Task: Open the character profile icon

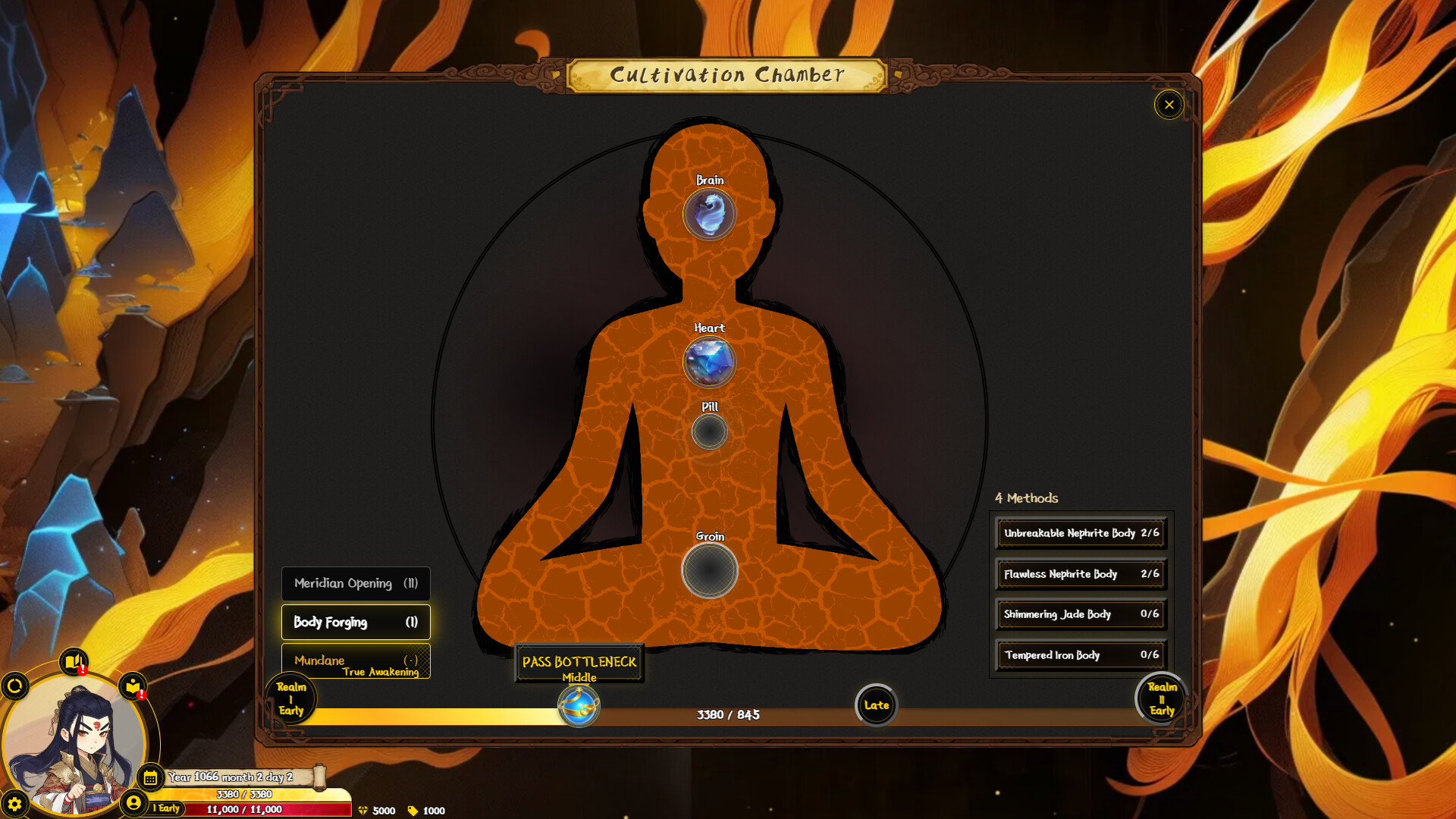Action: coord(133,802)
